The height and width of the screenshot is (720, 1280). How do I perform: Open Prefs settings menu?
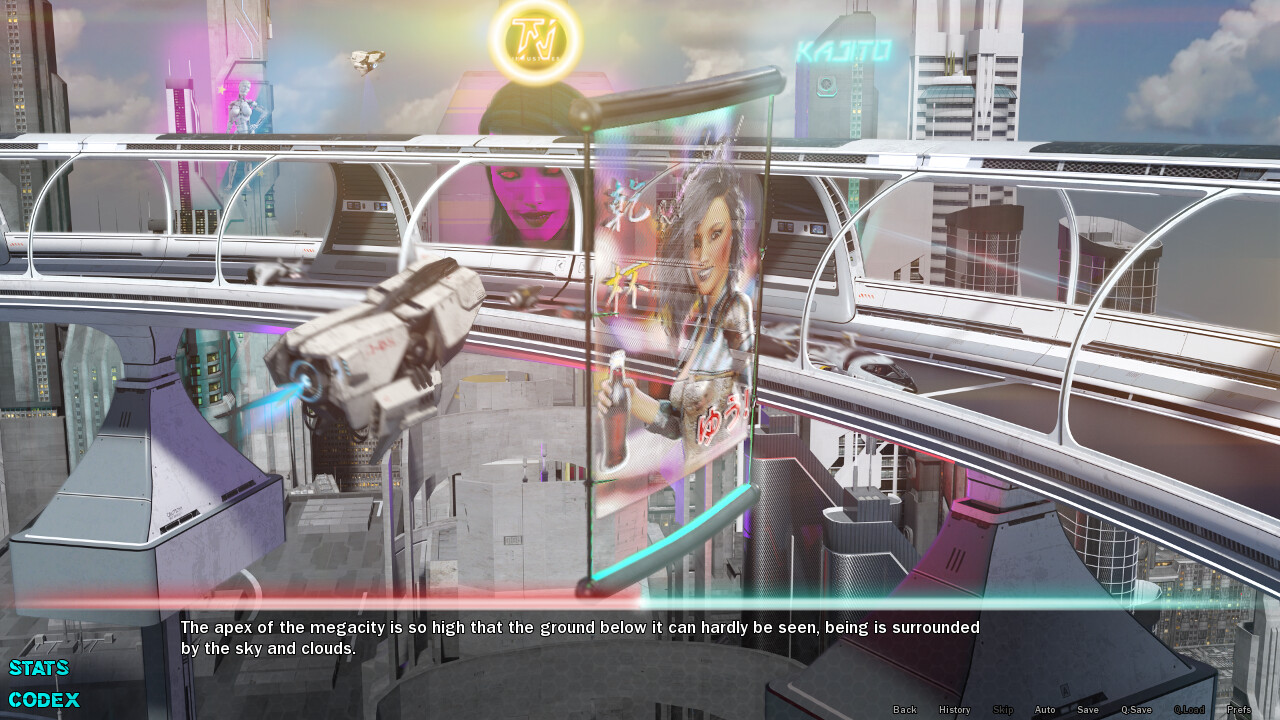tap(1239, 710)
